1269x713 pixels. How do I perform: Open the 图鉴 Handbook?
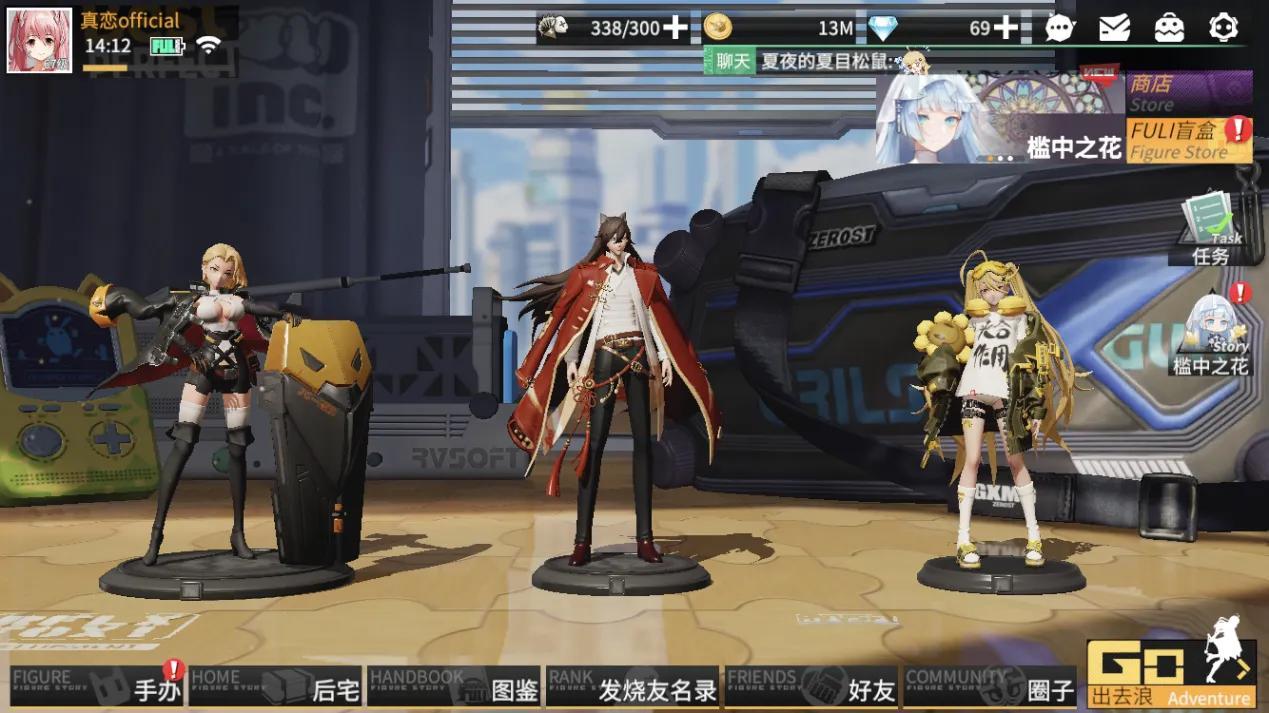pos(454,687)
